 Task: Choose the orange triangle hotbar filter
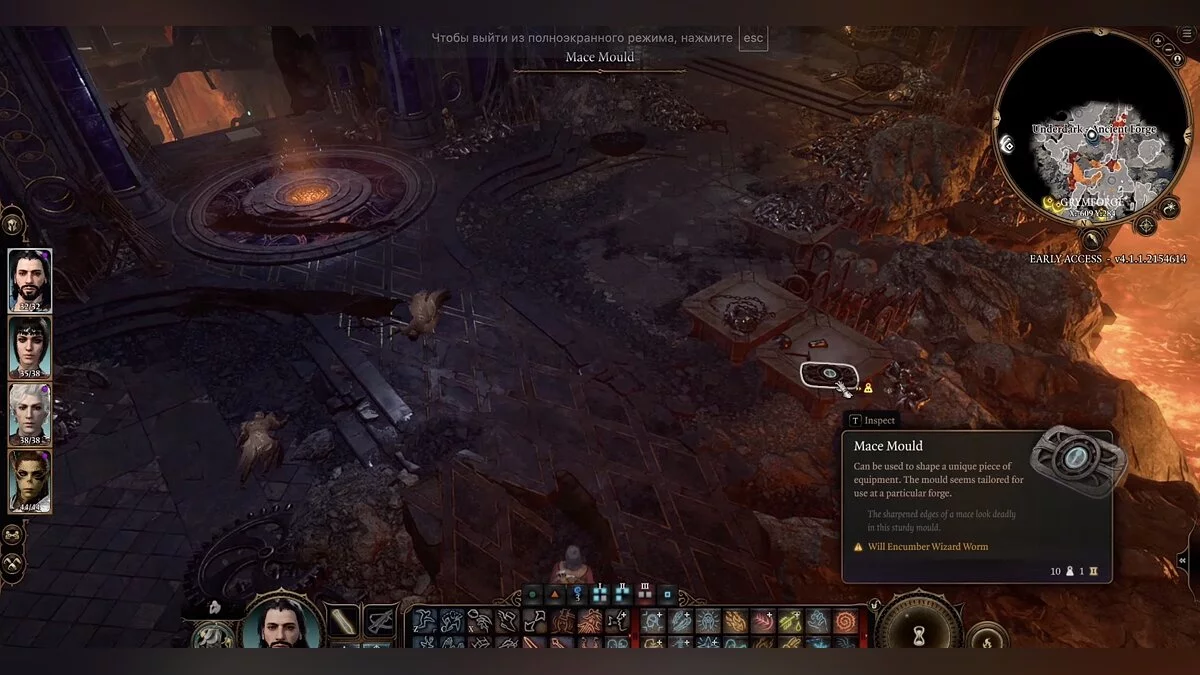(x=554, y=594)
